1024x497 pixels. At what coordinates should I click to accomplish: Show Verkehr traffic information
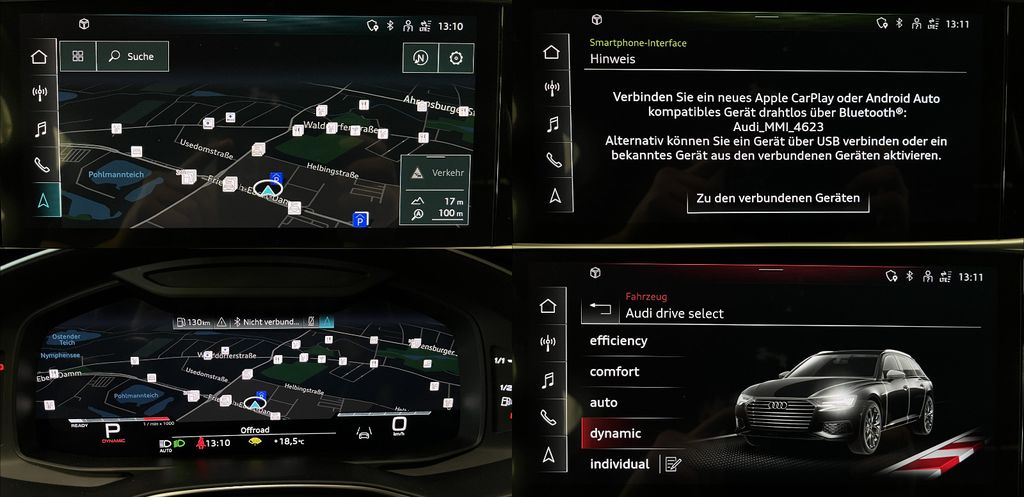(x=434, y=174)
